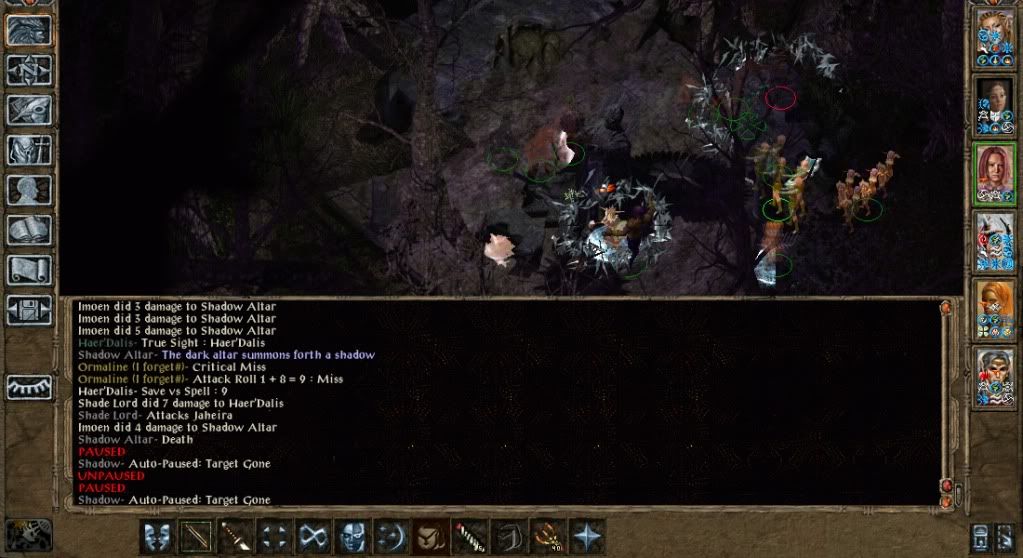
Task: Open options via the floppy disk button
Action: [x=30, y=309]
